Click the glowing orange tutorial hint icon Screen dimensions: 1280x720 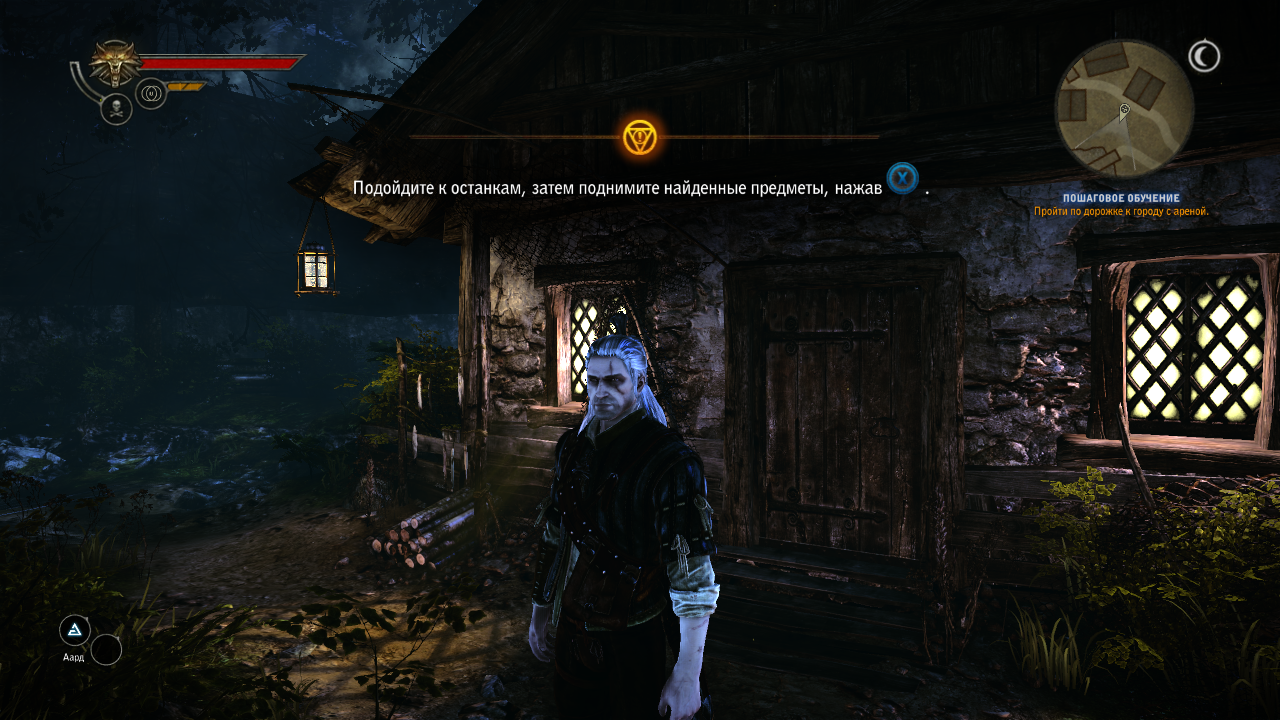[x=639, y=137]
